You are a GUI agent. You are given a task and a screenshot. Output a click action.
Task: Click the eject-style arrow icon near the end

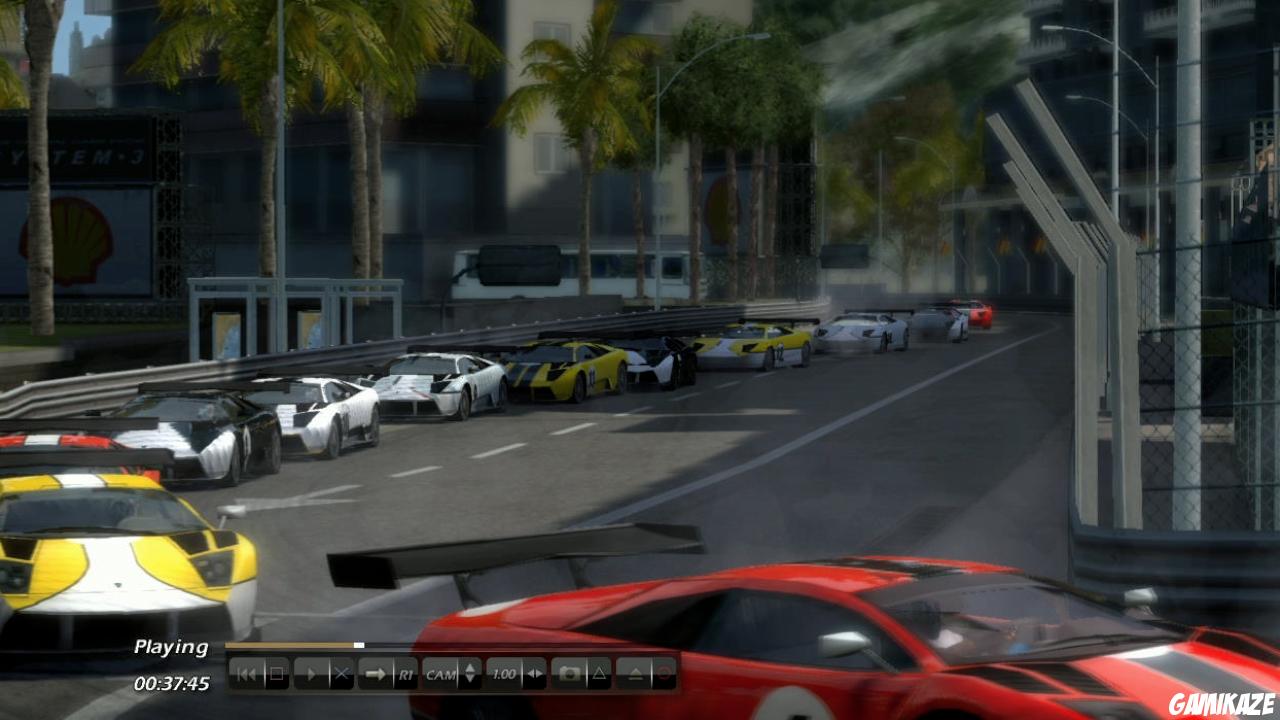635,673
